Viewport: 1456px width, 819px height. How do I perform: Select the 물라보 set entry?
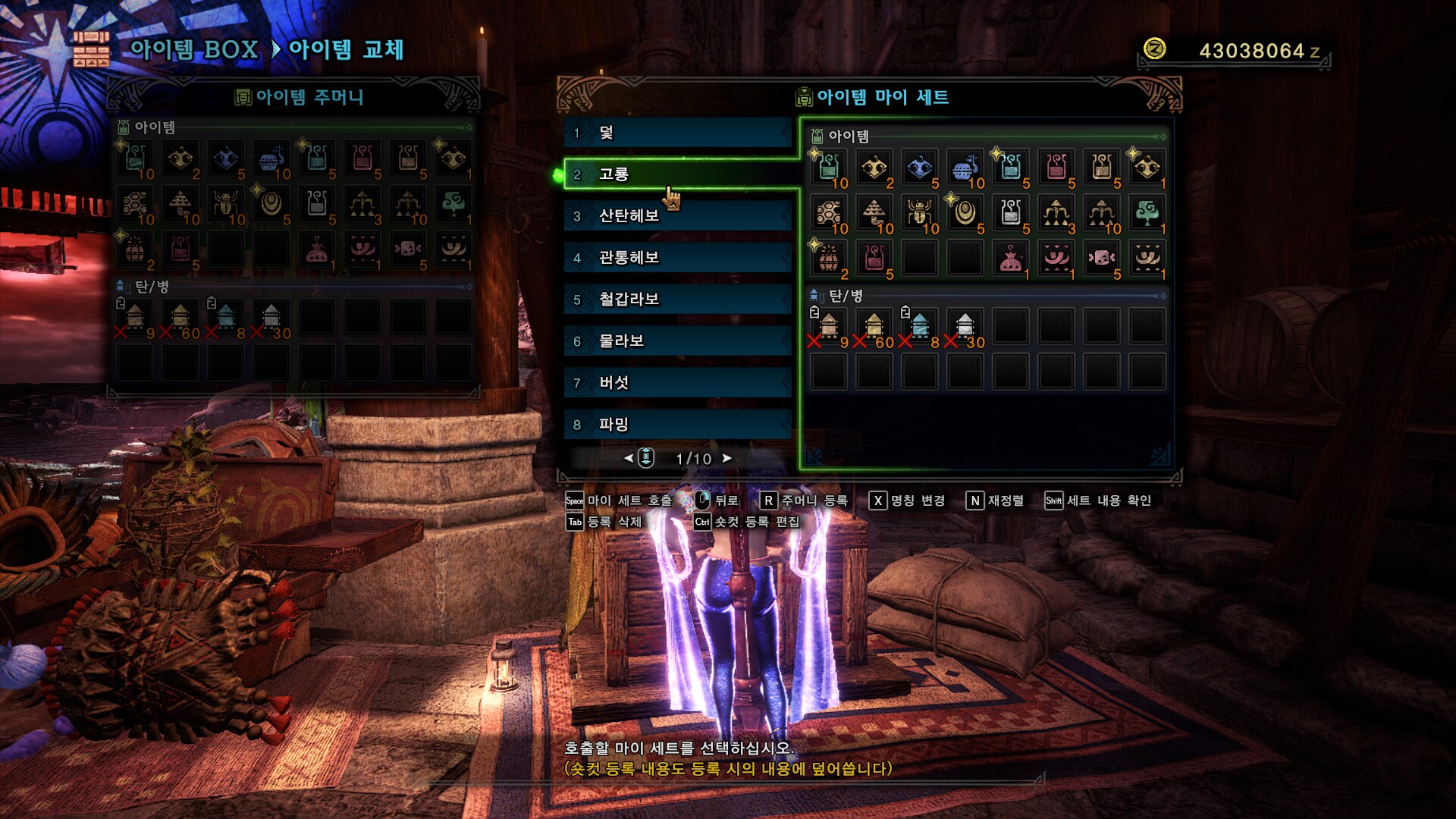(675, 341)
